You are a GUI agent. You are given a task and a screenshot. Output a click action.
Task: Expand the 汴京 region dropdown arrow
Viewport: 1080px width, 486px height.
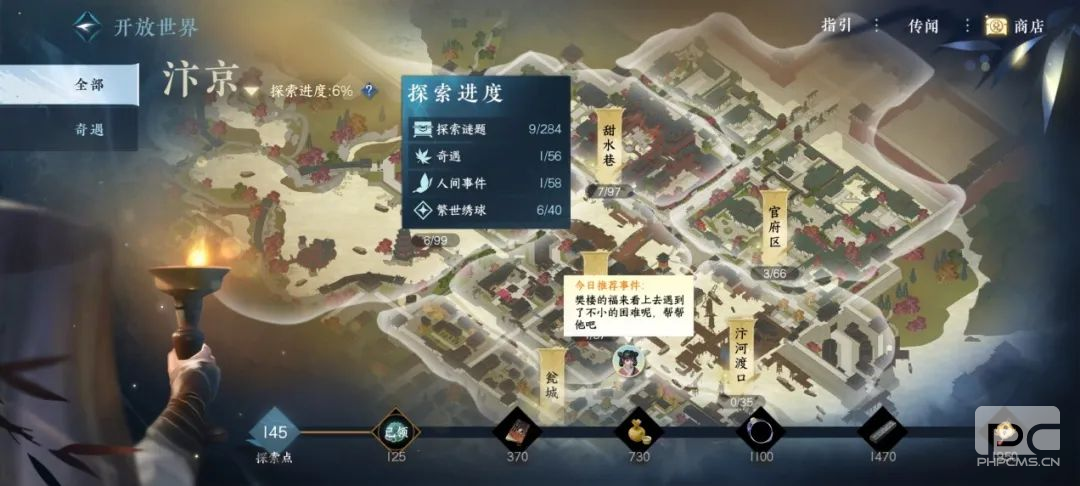(x=250, y=91)
